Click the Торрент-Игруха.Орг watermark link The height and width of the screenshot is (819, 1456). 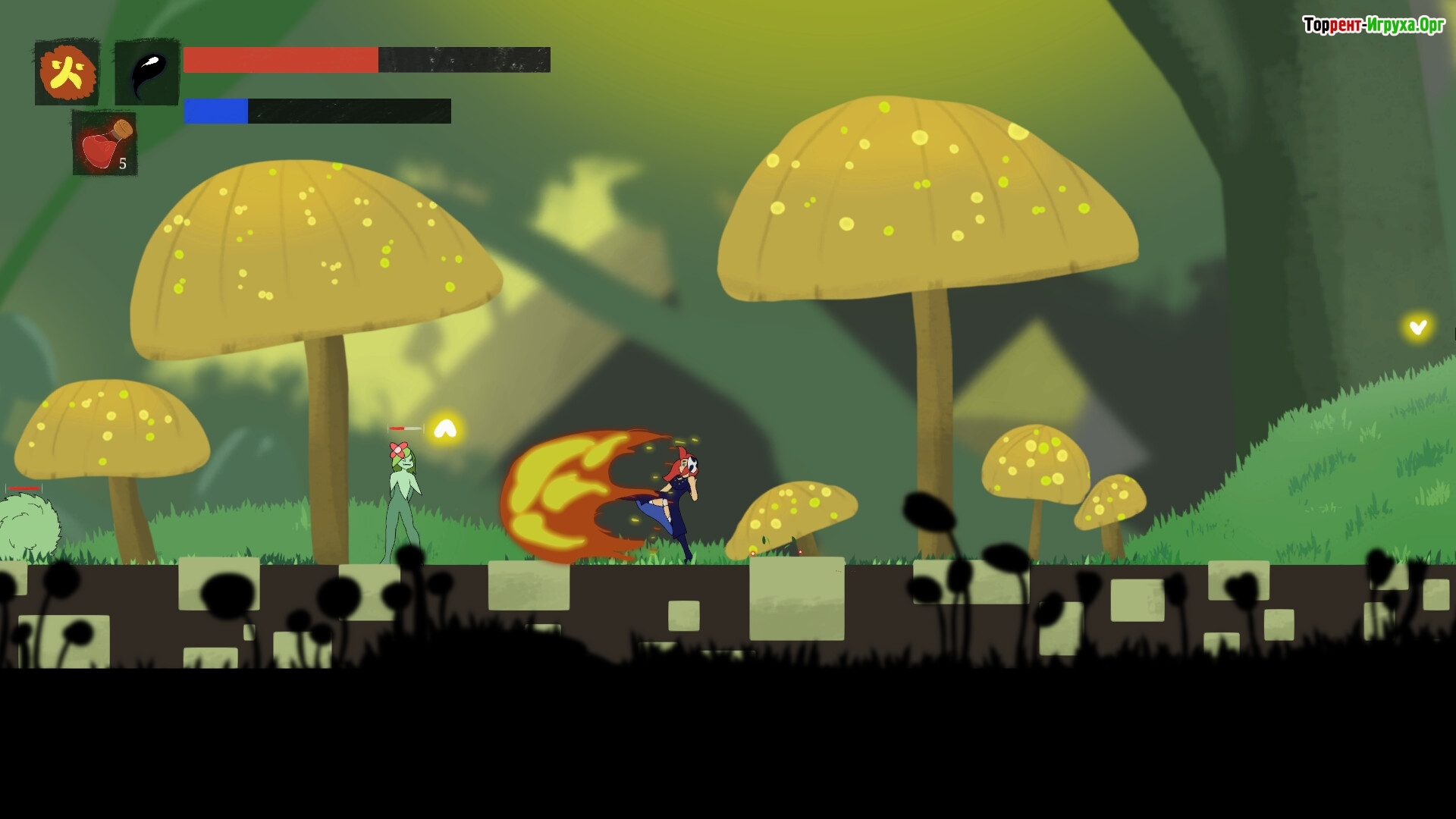click(x=1373, y=25)
